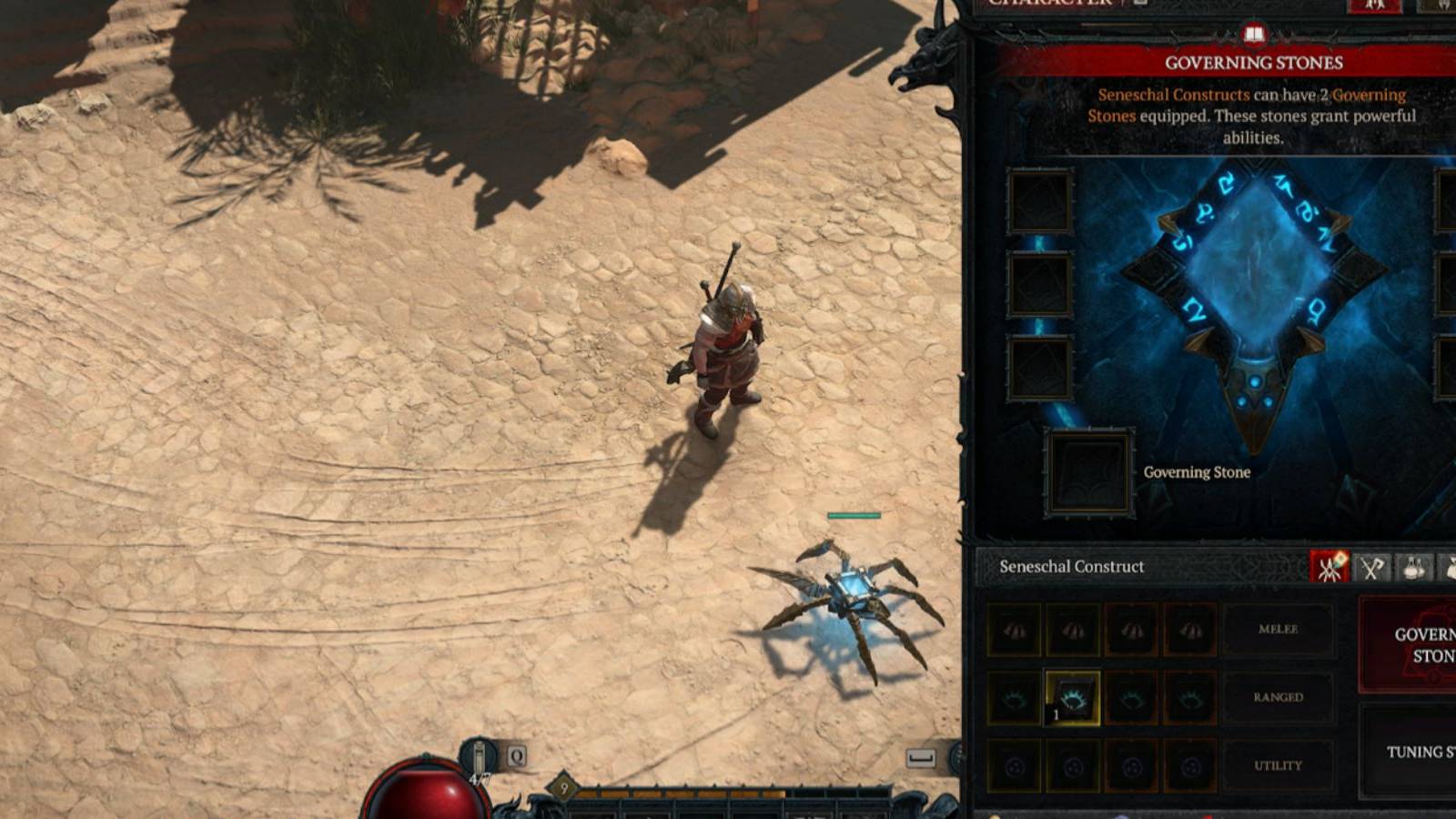Select a utility stone slot icon
Screen dimensions: 1456x819
[x=1016, y=766]
